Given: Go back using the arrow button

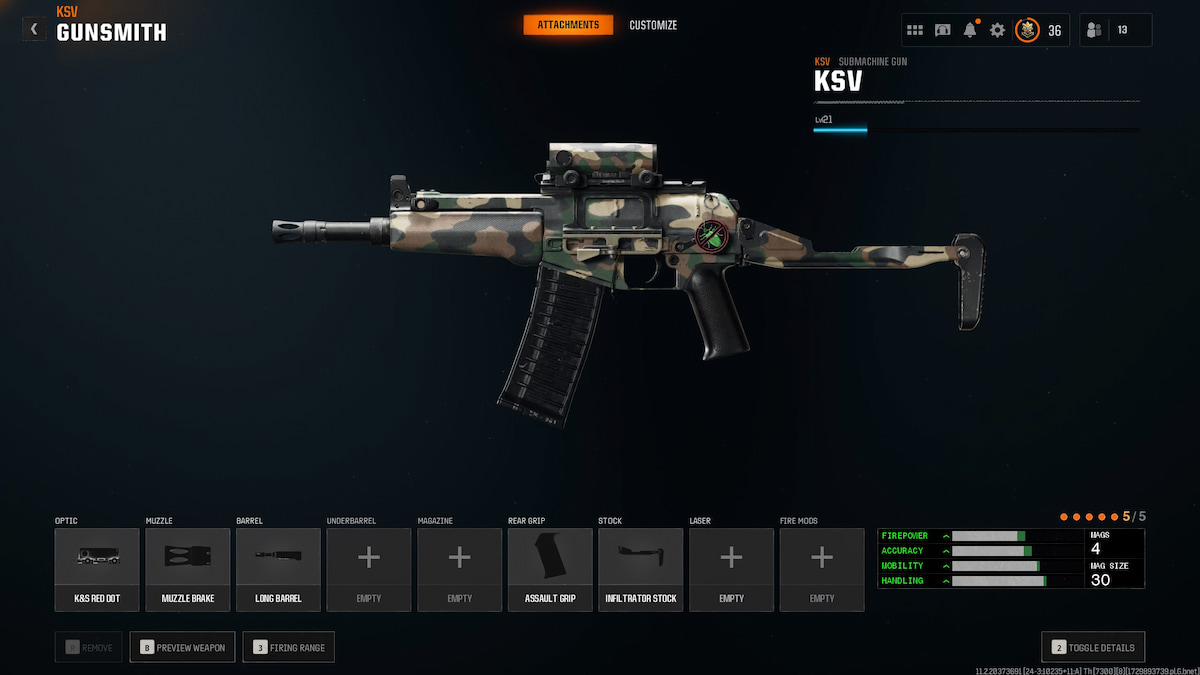Looking at the screenshot, I should 34,29.
